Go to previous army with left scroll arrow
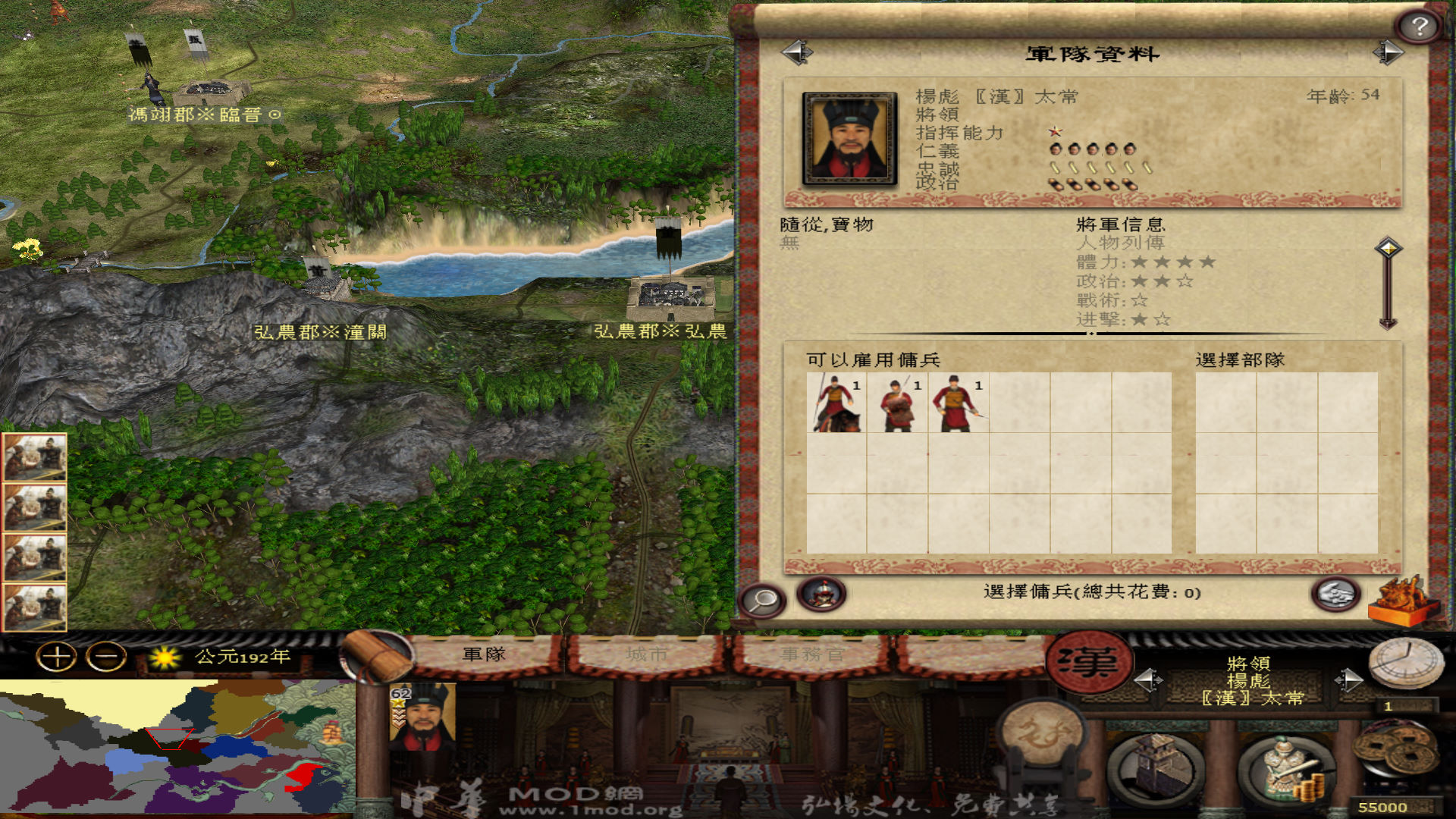1456x819 pixels. [796, 52]
